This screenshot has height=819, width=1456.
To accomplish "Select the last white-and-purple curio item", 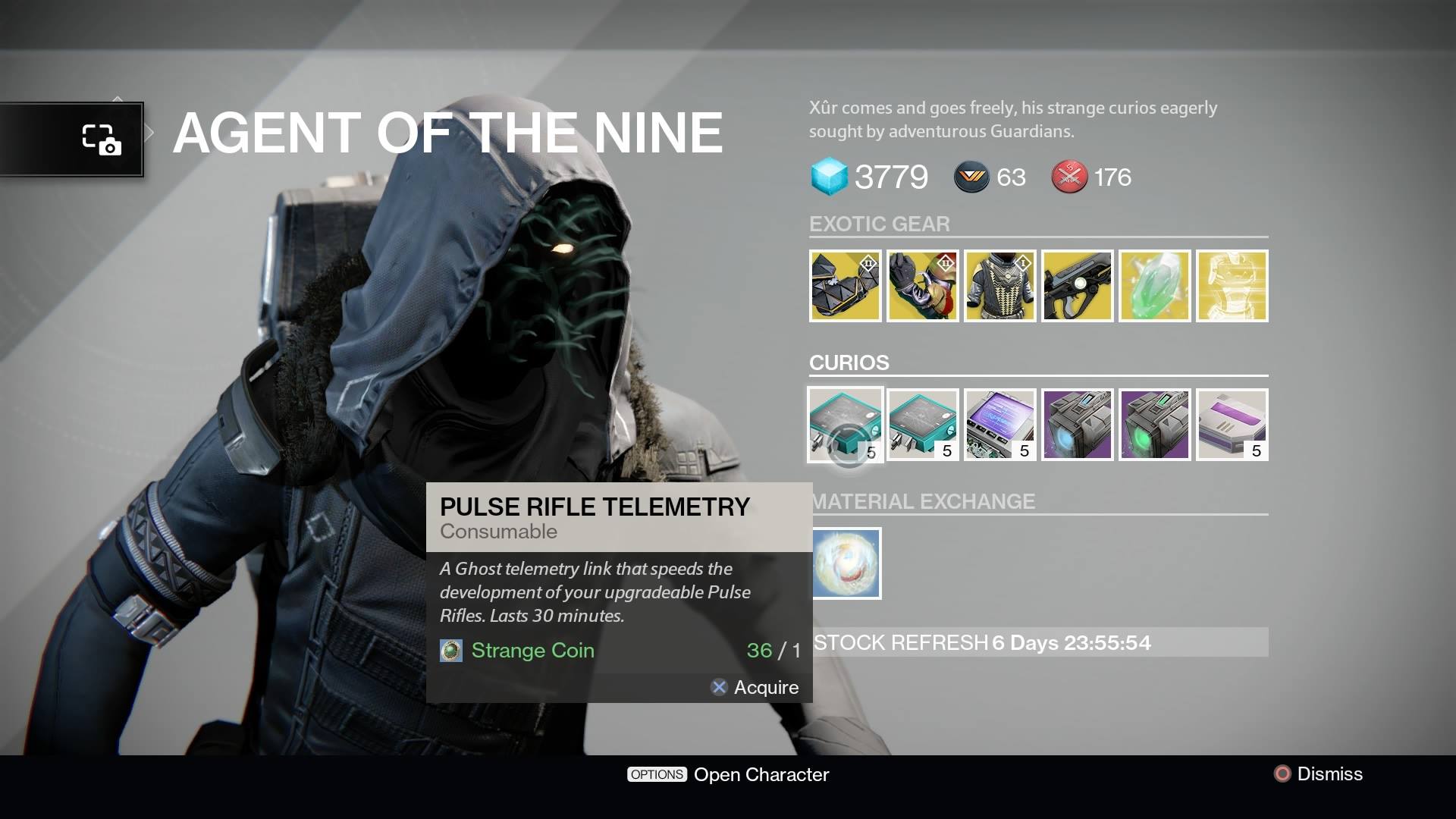I will [x=1232, y=424].
